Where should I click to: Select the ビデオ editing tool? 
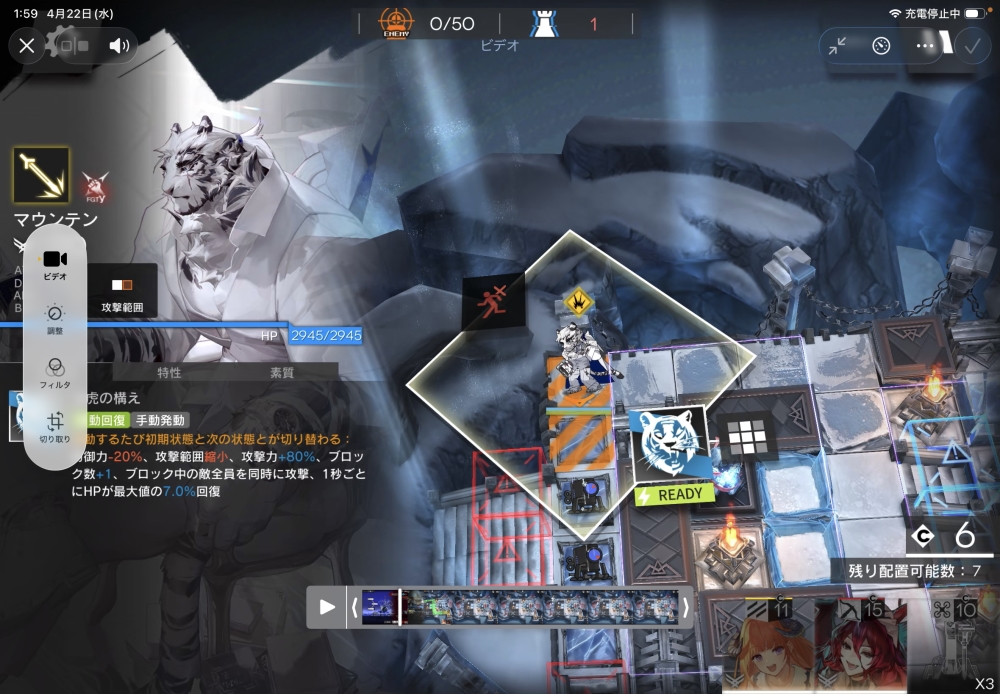pos(55,264)
